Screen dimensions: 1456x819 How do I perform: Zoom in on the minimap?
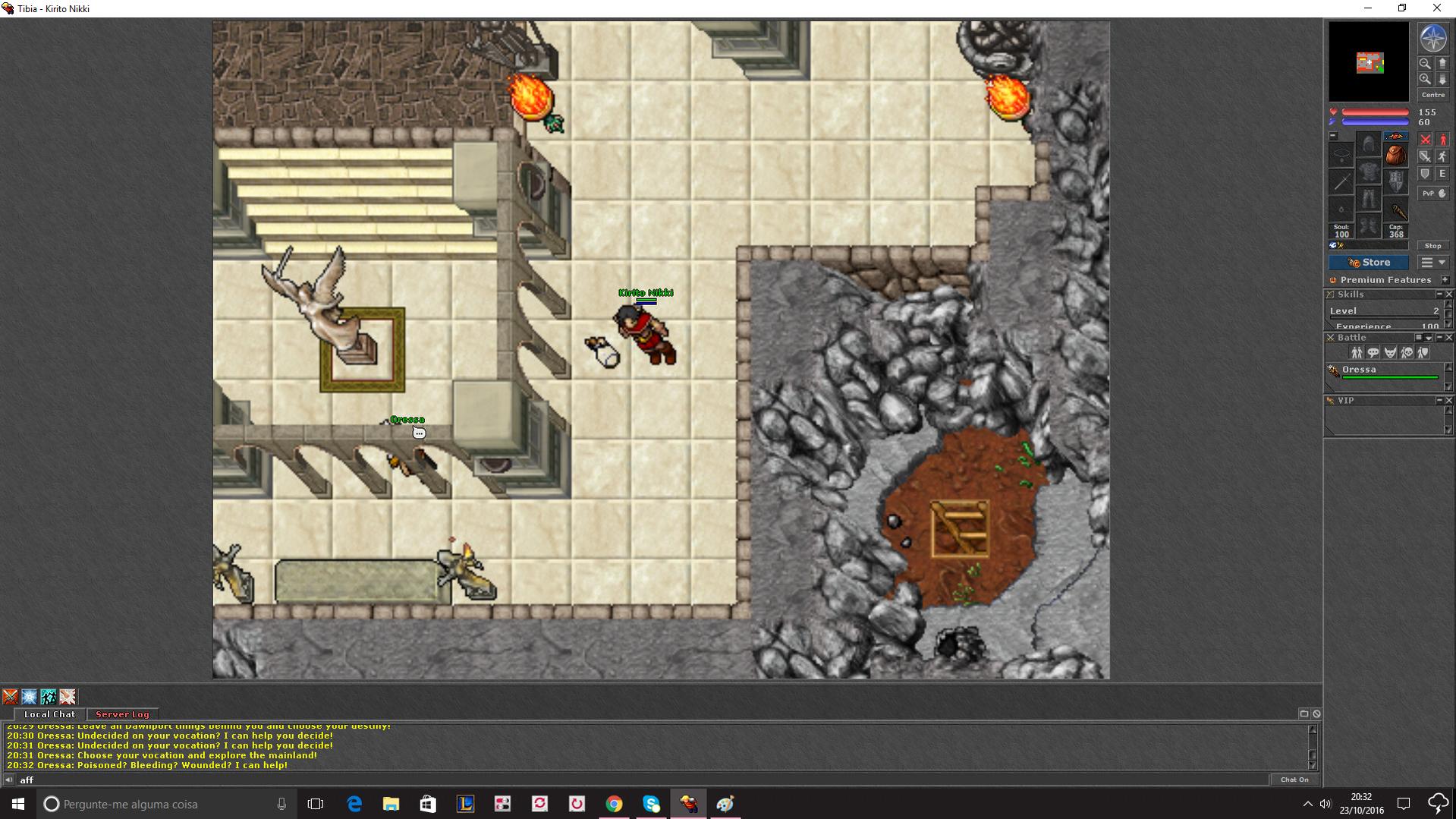tap(1425, 79)
